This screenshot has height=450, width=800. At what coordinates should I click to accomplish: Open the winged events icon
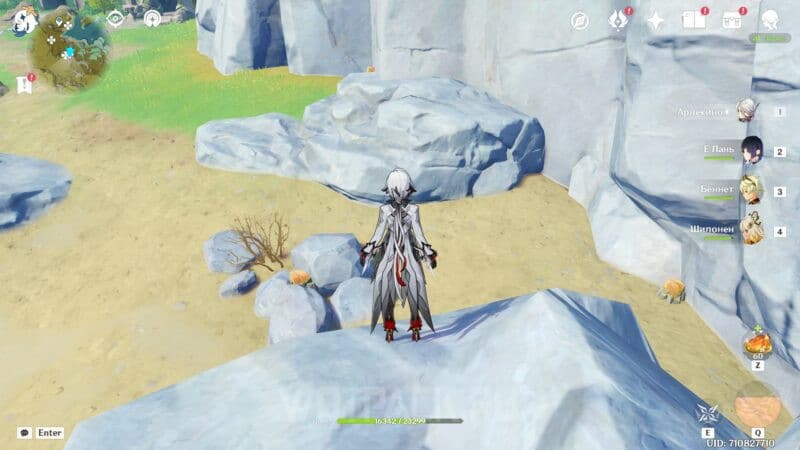click(x=618, y=21)
